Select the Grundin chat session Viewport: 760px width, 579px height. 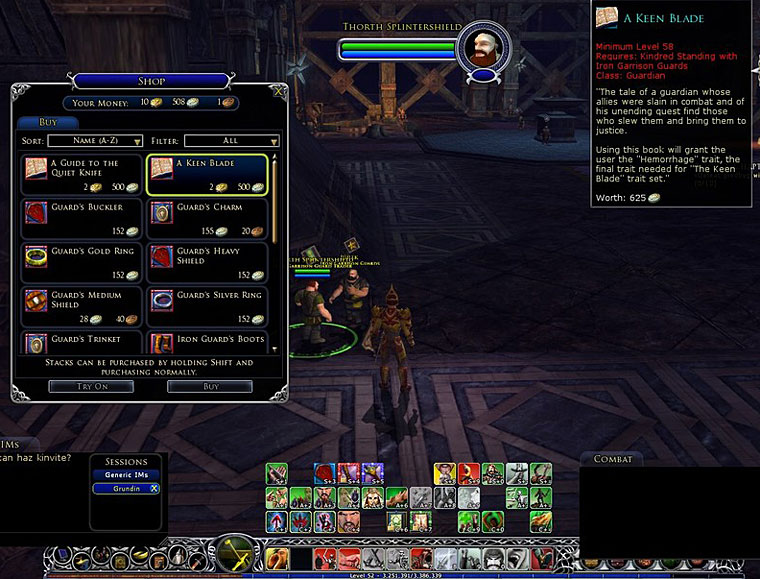[x=118, y=489]
